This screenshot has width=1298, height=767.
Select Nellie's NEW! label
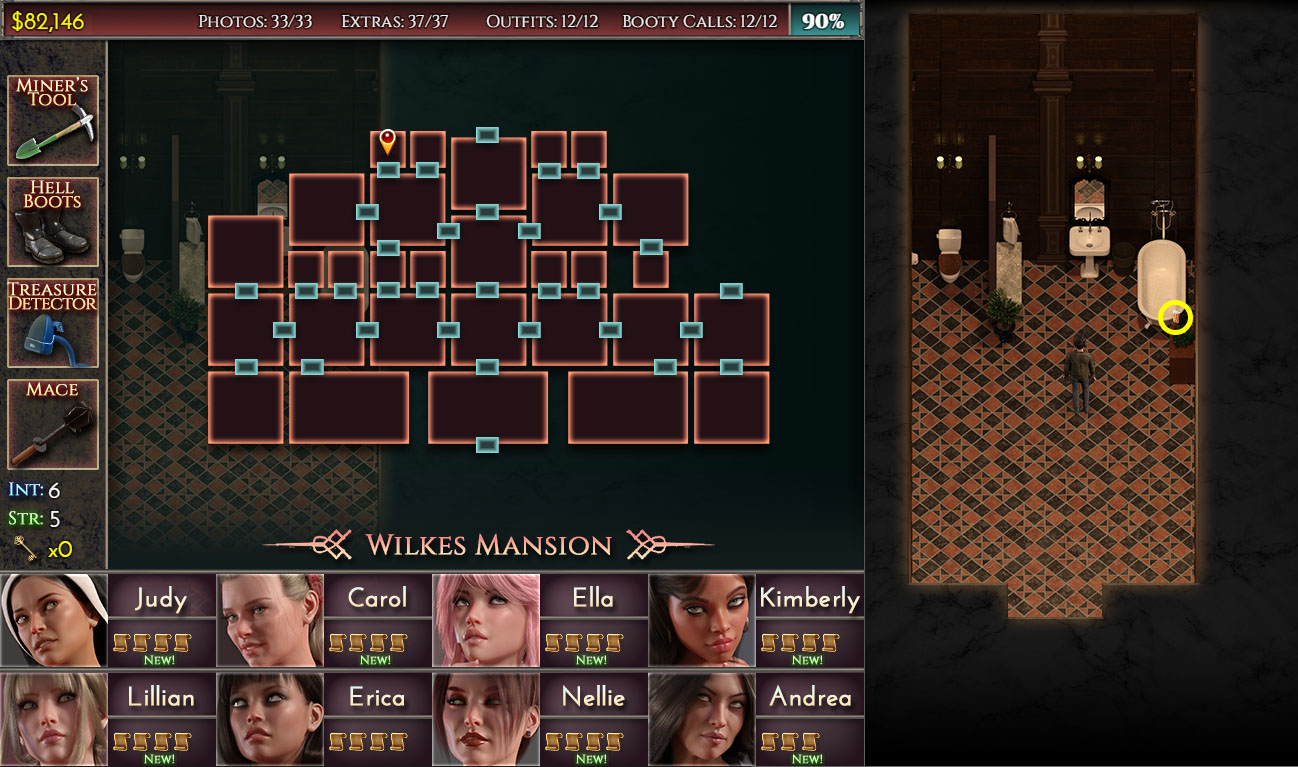pyautogui.click(x=591, y=757)
